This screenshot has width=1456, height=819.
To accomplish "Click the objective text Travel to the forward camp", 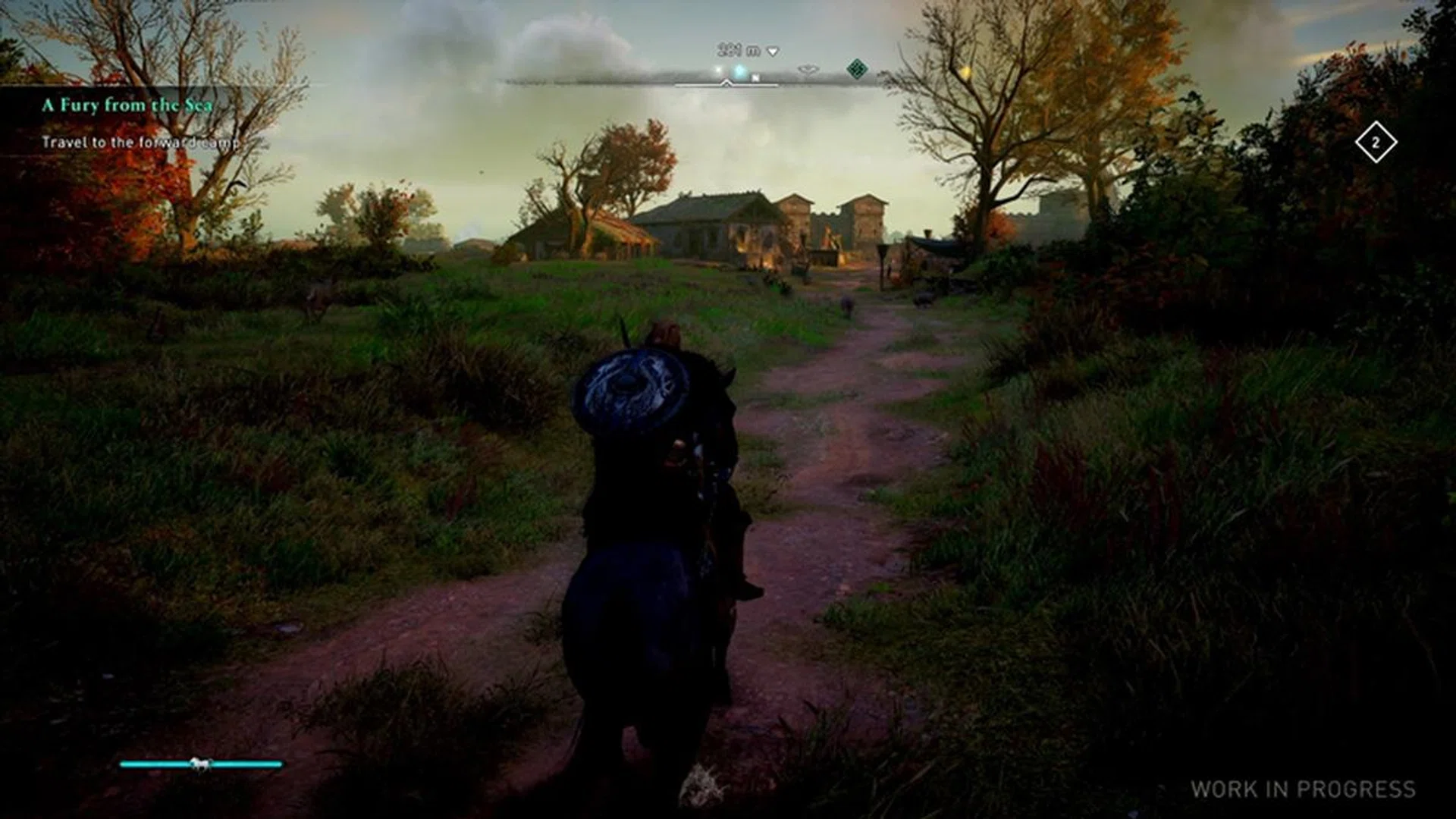I will (141, 142).
